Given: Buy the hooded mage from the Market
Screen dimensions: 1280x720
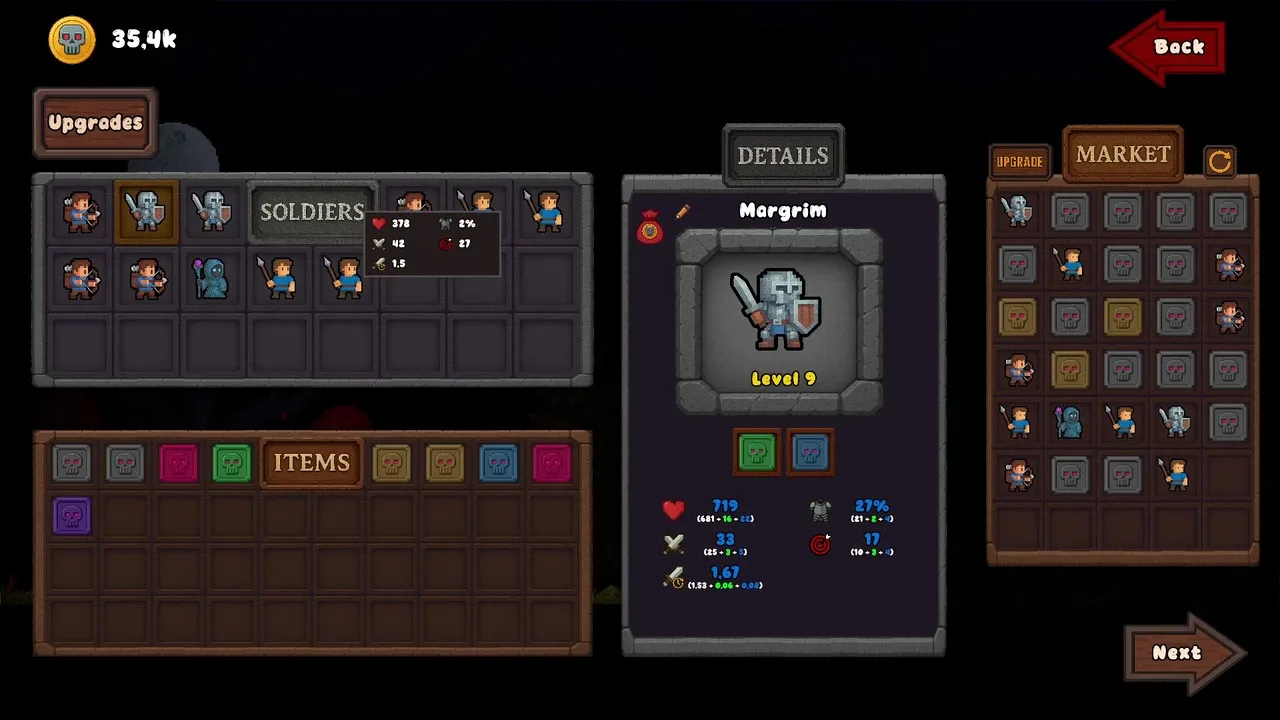Looking at the screenshot, I should (1070, 422).
